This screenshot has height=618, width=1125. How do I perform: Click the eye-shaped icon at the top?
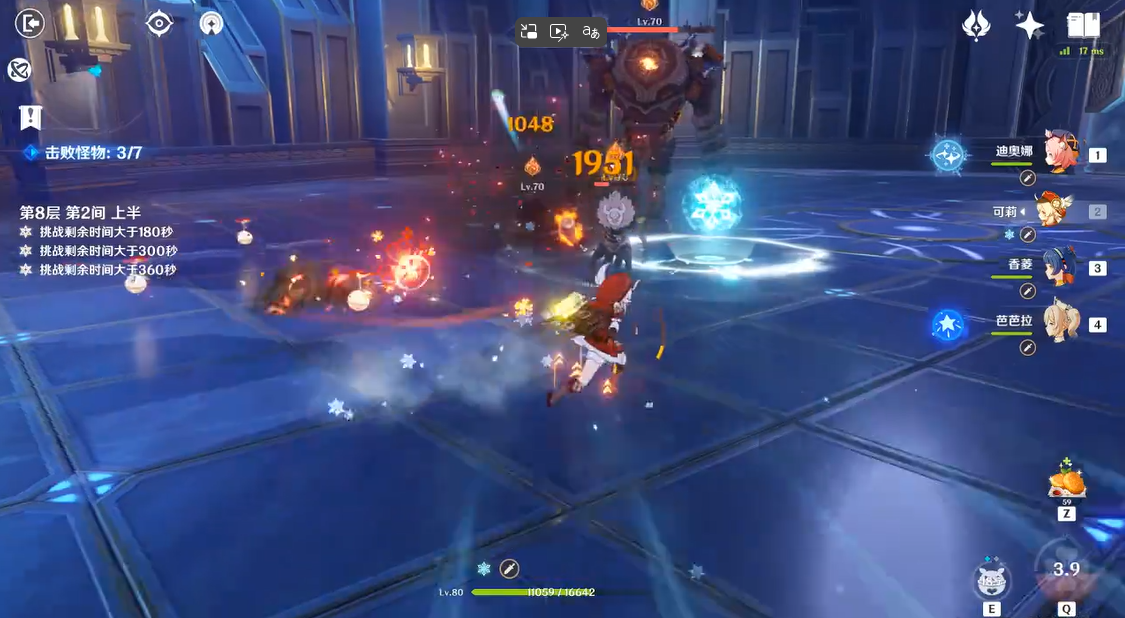point(159,23)
